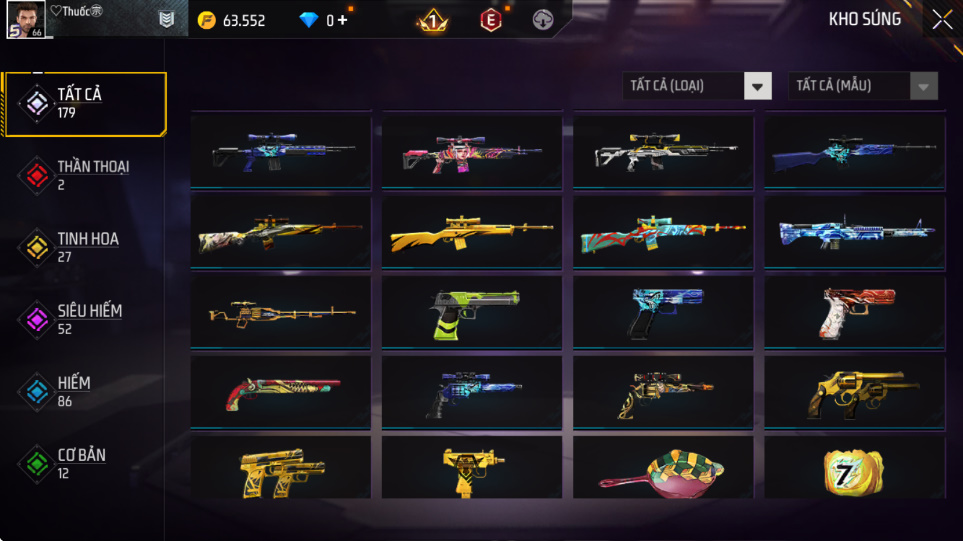Viewport: 963px width, 541px height.
Task: Open the player profile avatar
Action: (x=25, y=19)
